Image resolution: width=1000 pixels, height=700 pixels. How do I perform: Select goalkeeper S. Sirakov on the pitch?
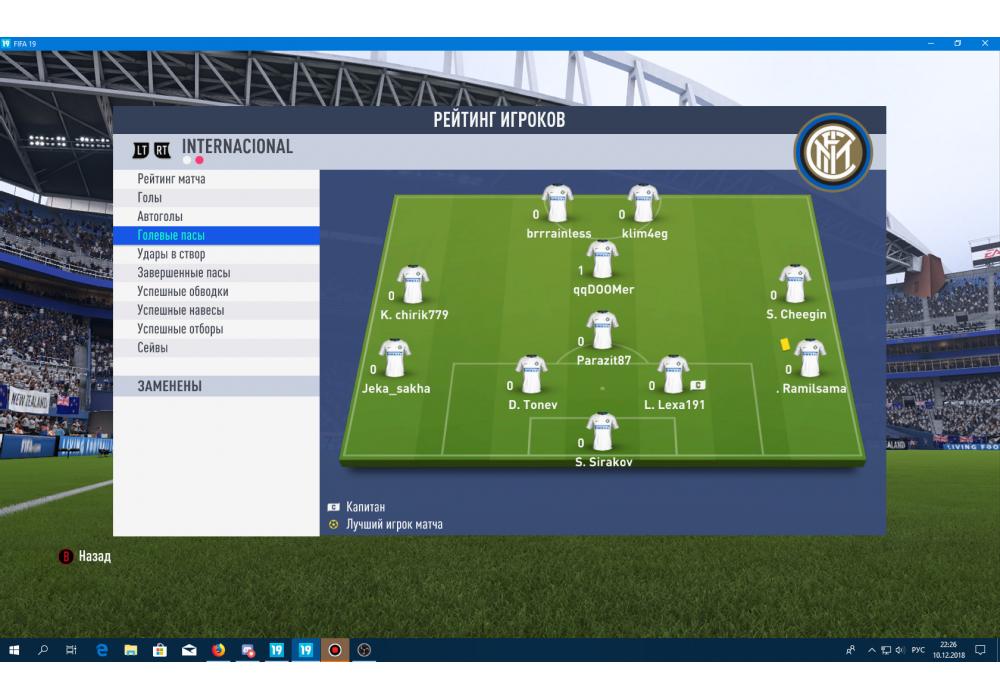pyautogui.click(x=602, y=432)
